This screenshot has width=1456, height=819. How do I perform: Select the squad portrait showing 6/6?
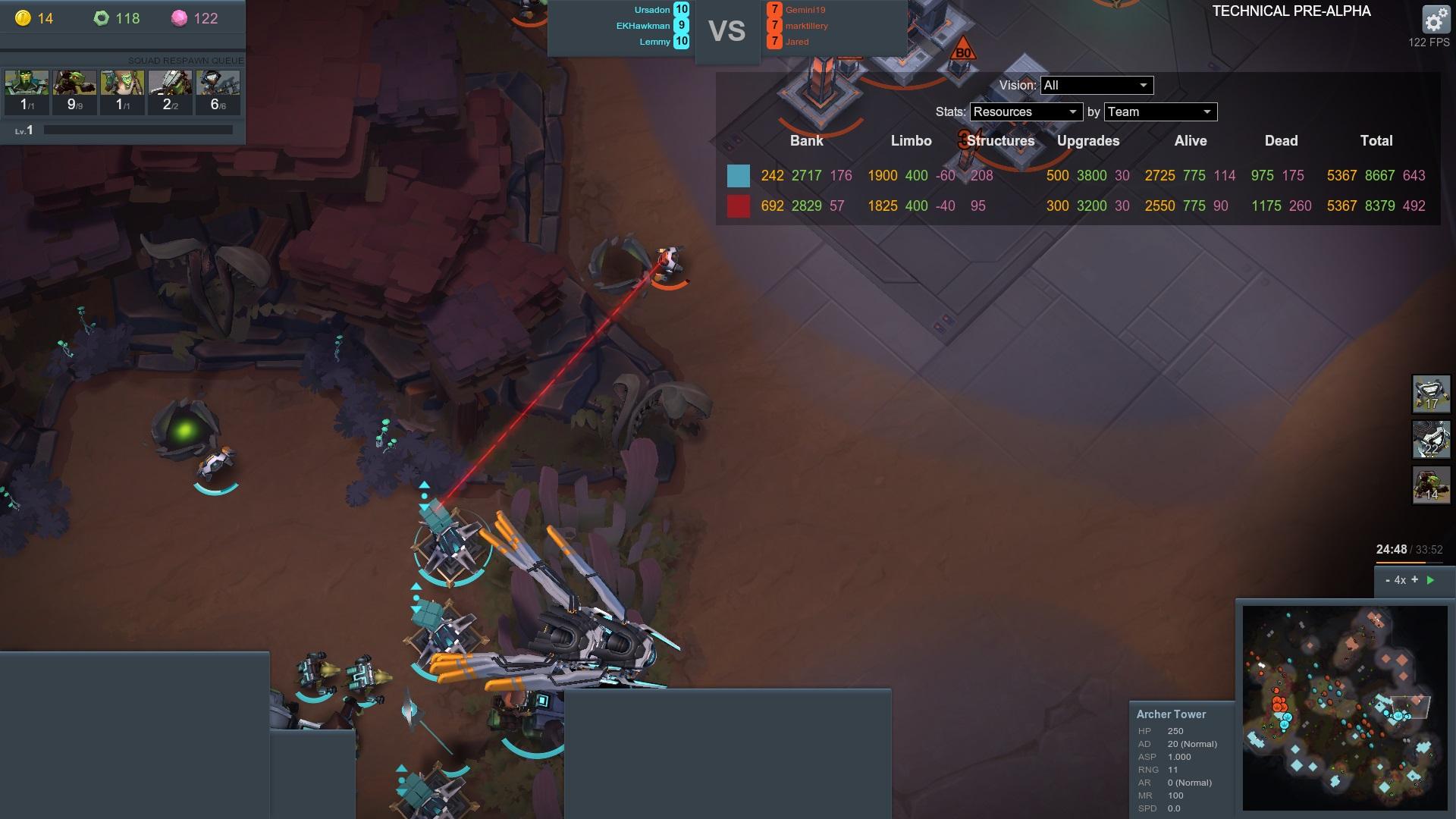pos(218,91)
